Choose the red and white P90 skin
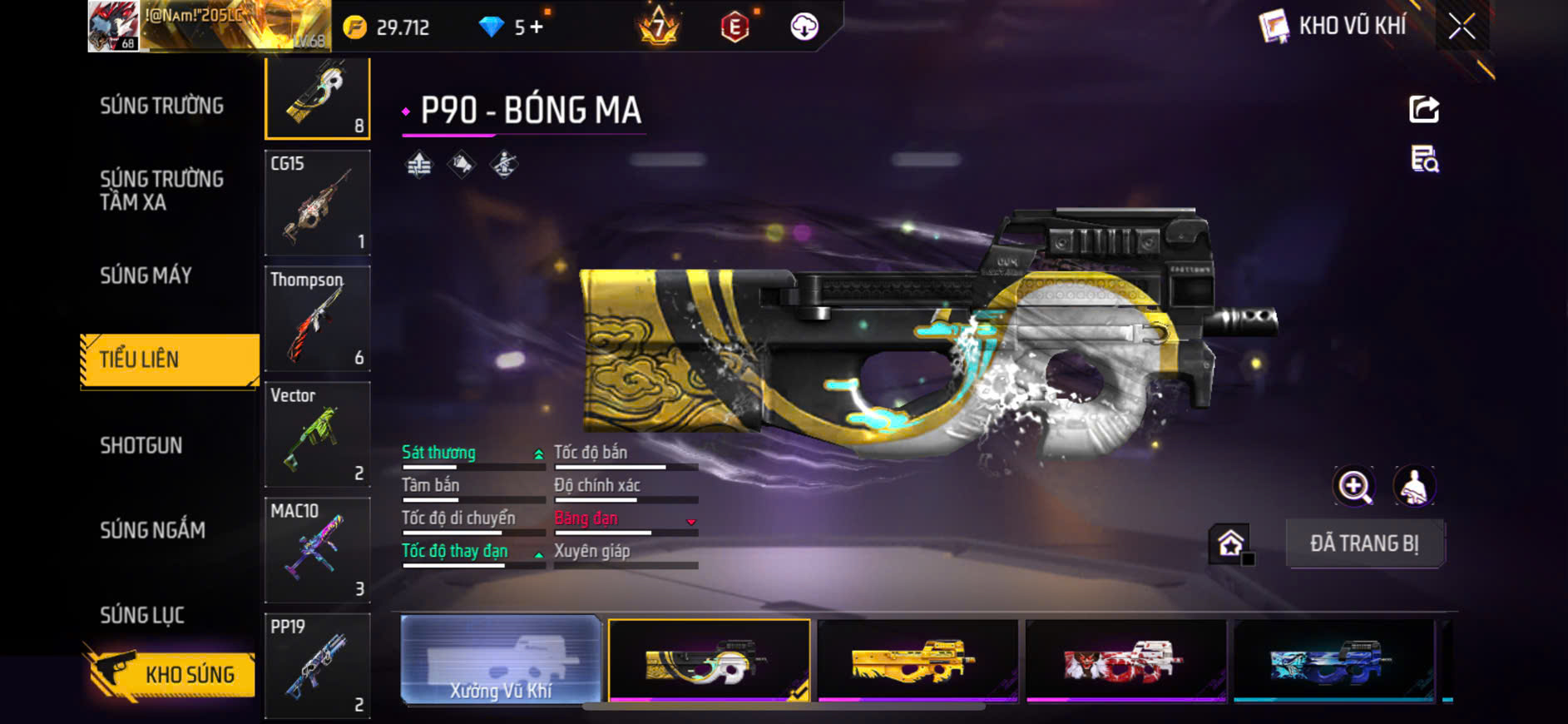Screen dimensions: 1568x724 tap(1125, 661)
